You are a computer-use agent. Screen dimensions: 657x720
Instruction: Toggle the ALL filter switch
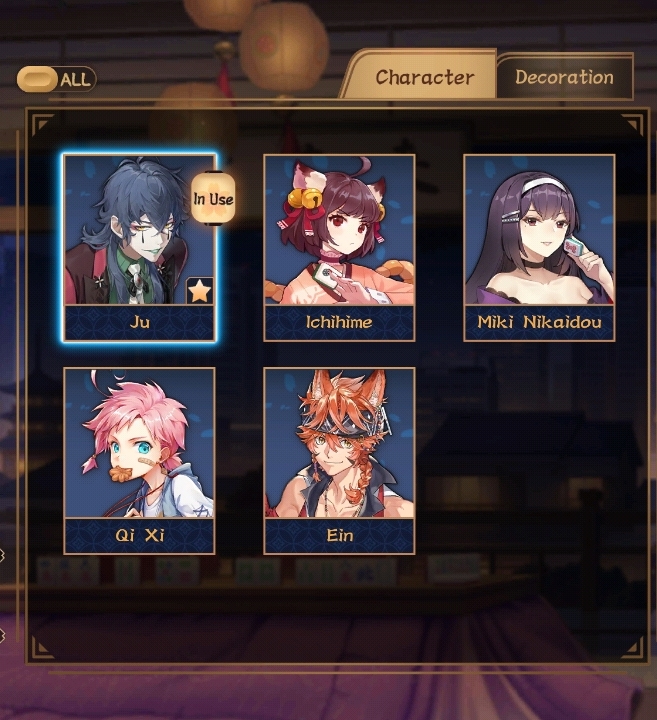(38, 79)
